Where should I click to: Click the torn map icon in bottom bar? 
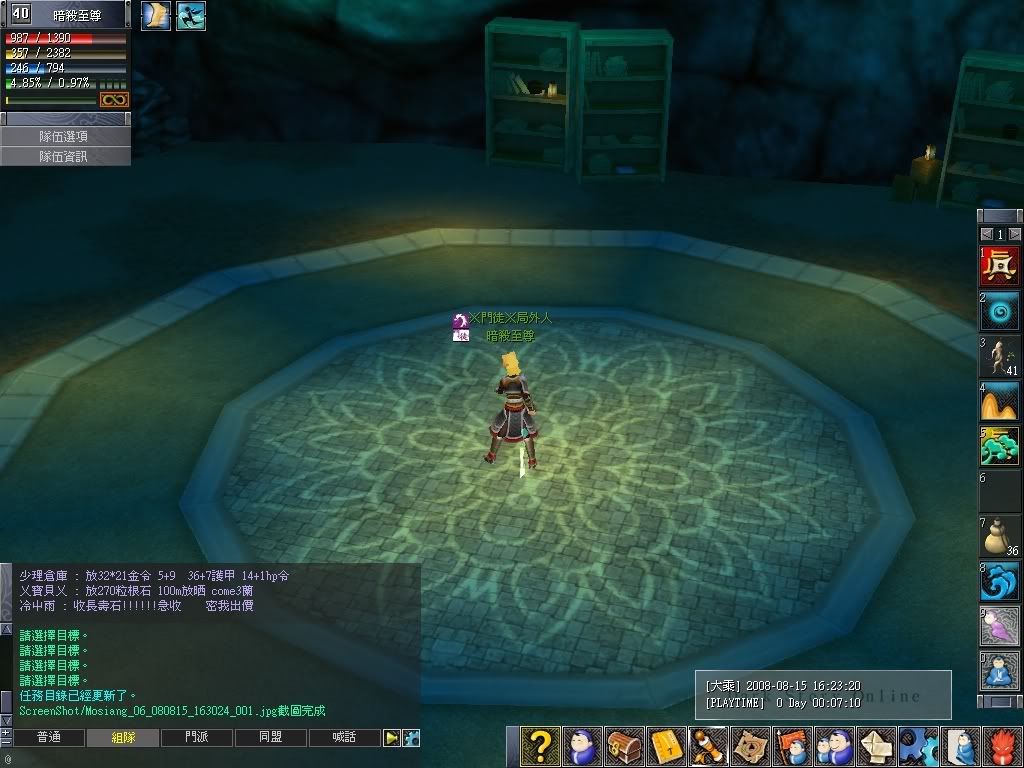click(750, 746)
